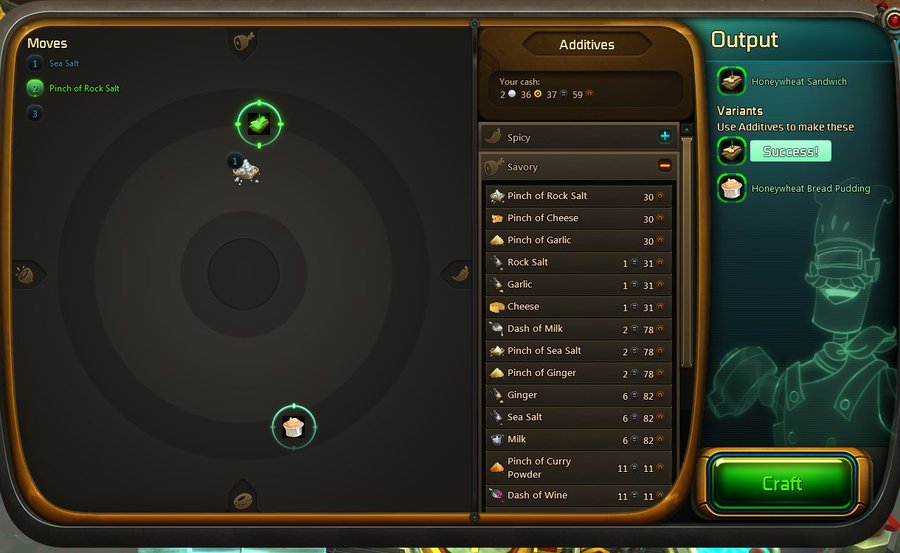Choose Pinch of Cheese from the list
Viewport: 900px width, 553px height.
[577, 218]
